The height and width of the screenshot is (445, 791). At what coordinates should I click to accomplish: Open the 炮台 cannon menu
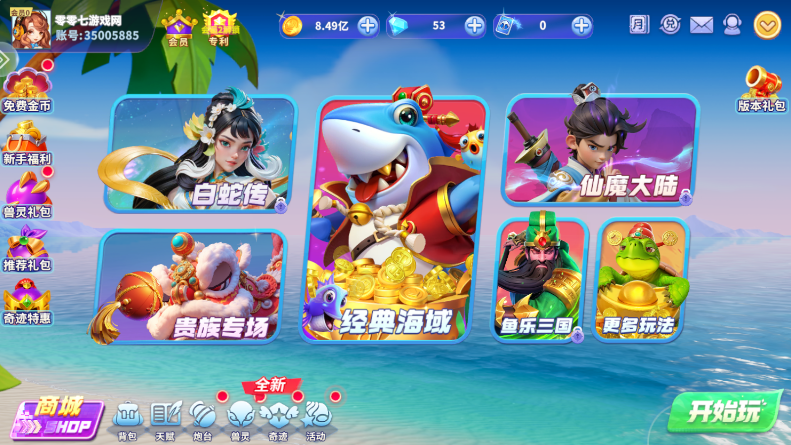202,417
